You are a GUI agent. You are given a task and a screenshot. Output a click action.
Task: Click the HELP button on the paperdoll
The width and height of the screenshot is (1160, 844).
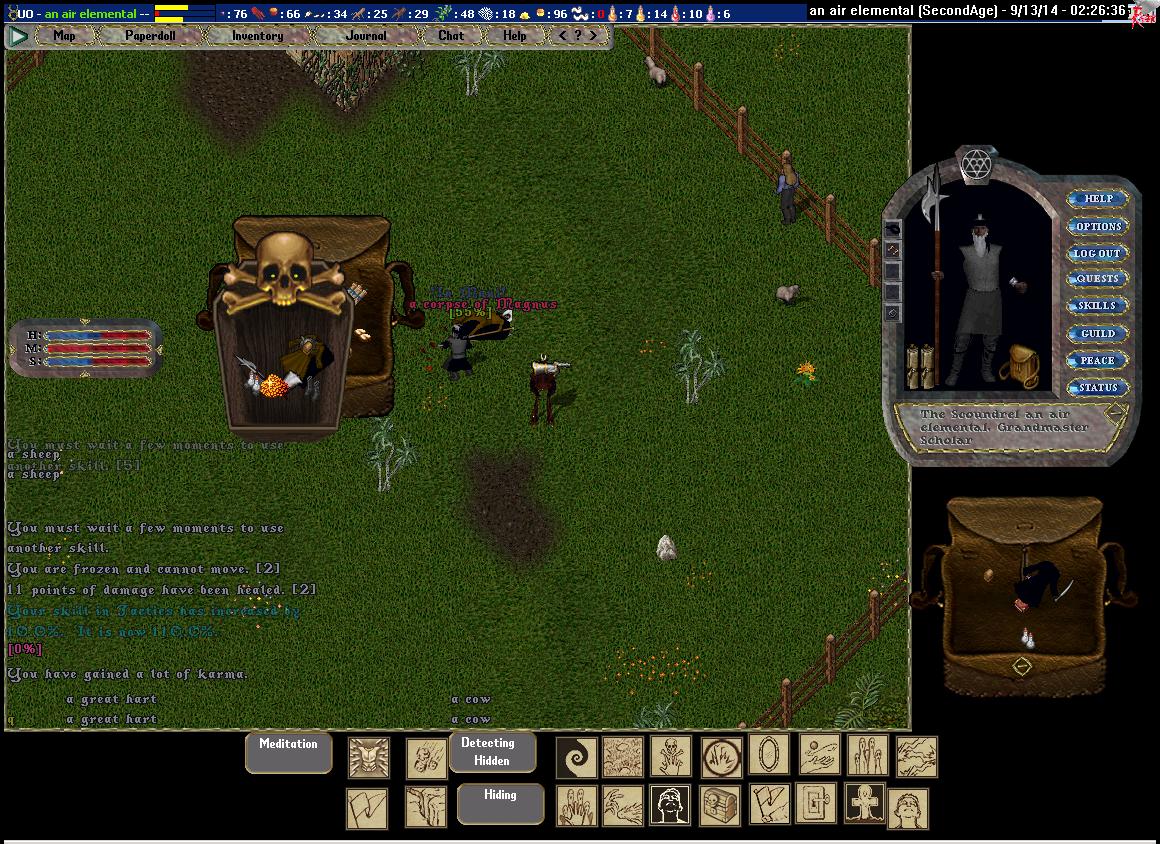[x=1098, y=199]
